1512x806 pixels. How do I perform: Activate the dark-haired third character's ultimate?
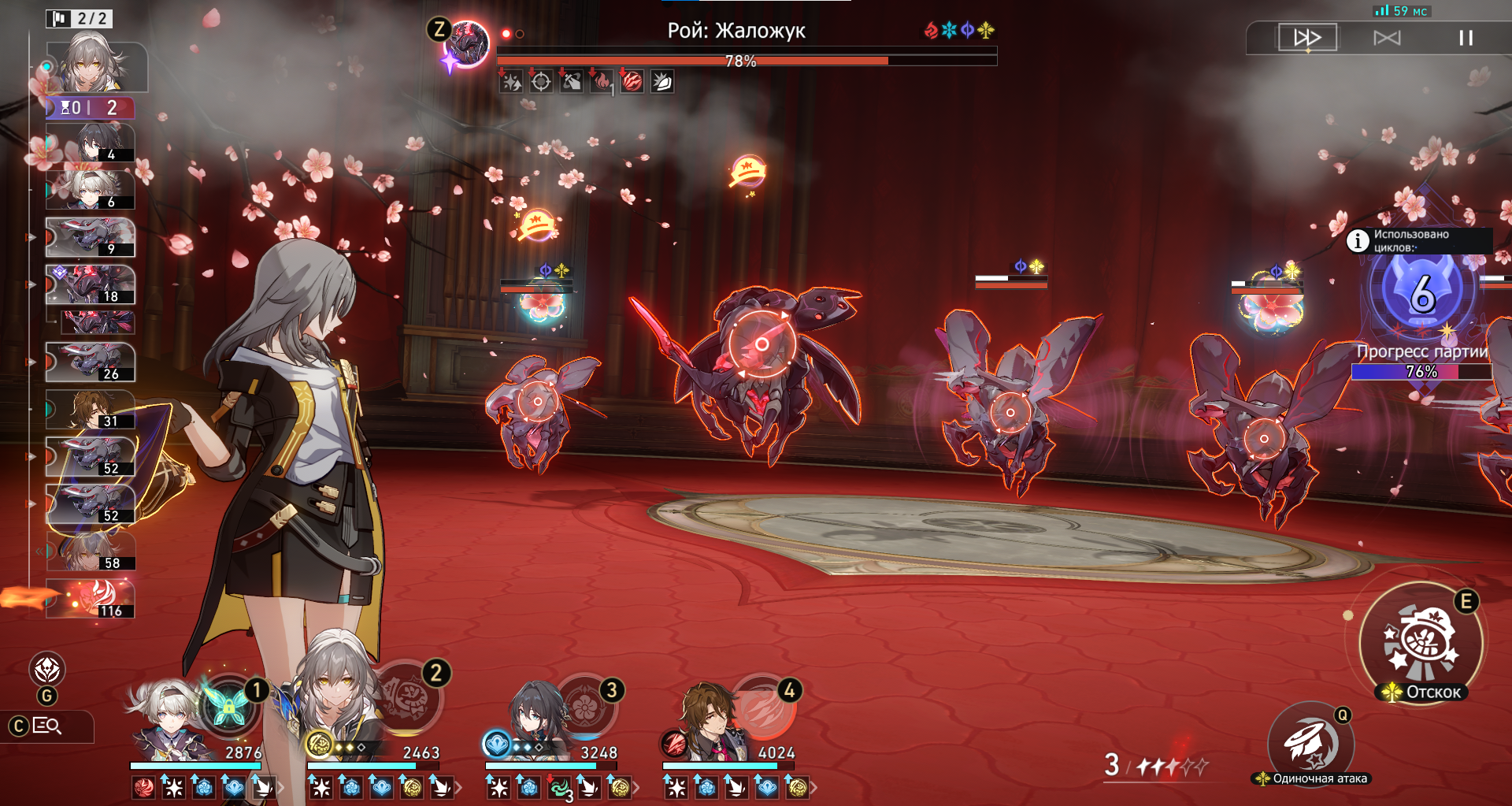click(x=584, y=706)
